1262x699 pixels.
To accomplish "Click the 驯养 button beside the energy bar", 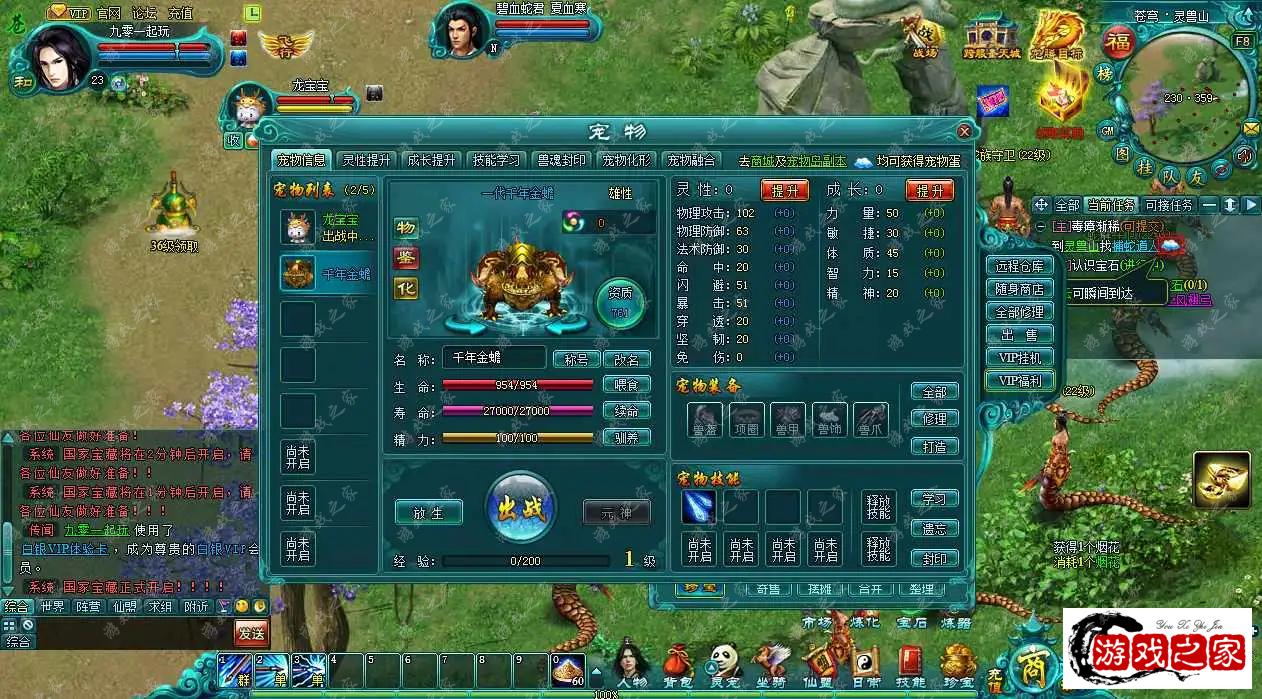I will [x=626, y=437].
